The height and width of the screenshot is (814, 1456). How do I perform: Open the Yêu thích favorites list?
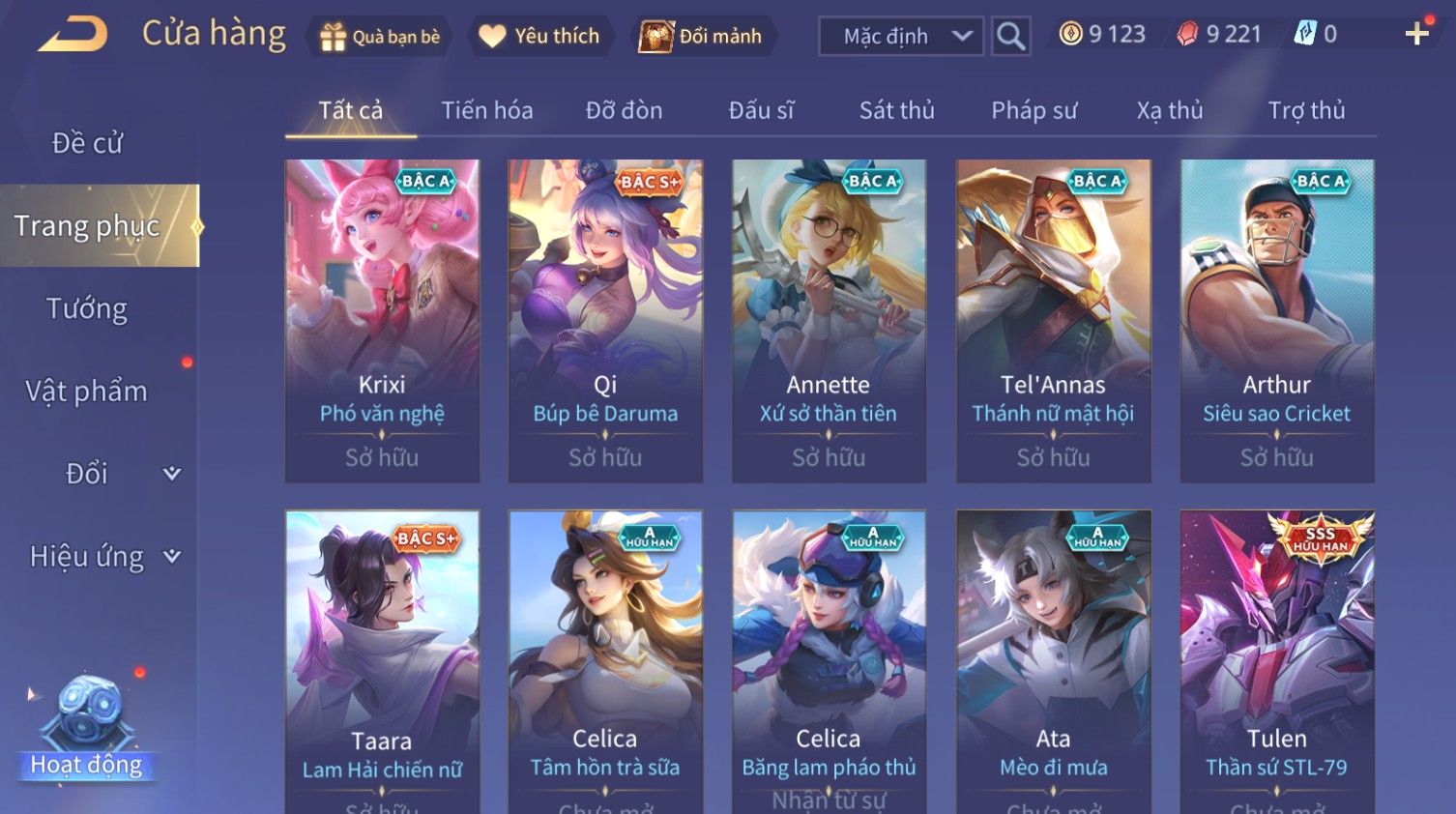click(540, 37)
